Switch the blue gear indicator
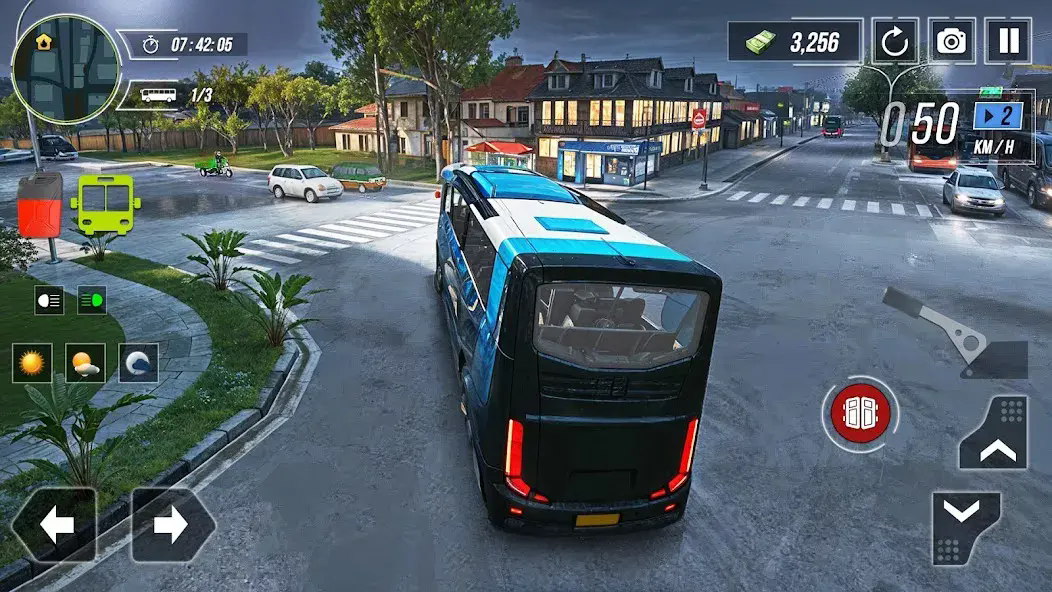The width and height of the screenshot is (1052, 592). pos(997,116)
